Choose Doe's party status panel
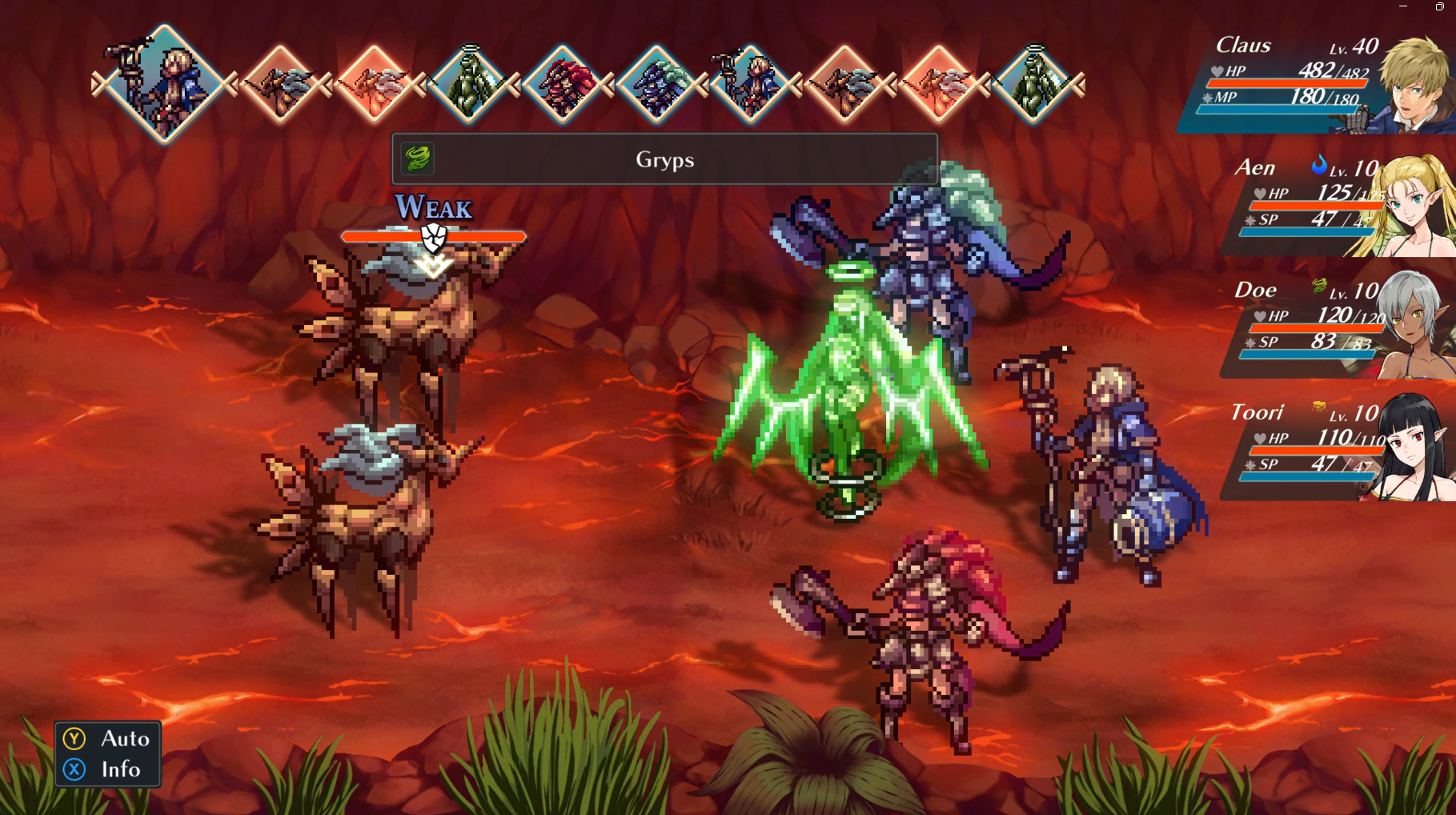1456x815 pixels. click(1337, 327)
